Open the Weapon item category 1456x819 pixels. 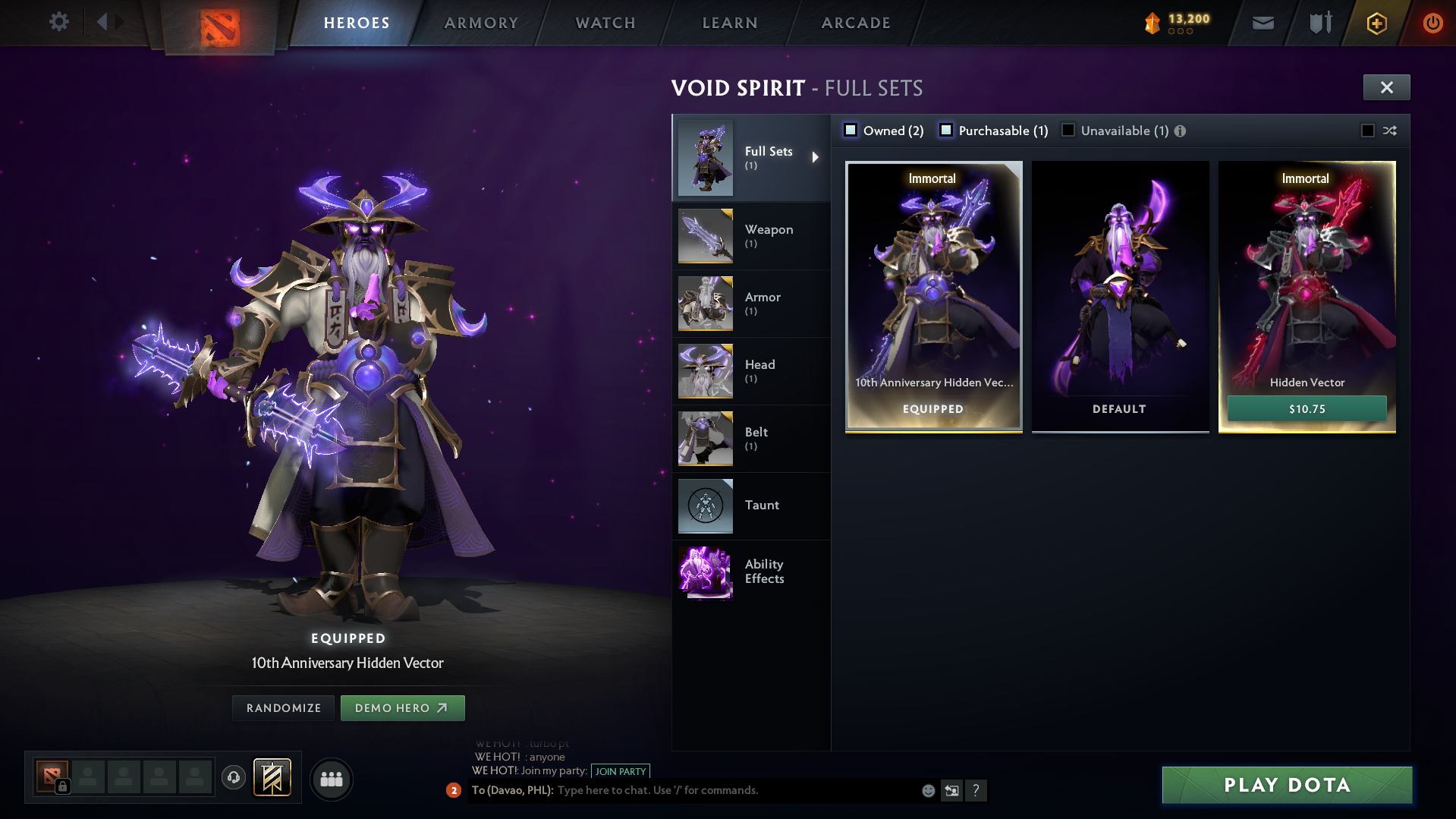pos(705,236)
